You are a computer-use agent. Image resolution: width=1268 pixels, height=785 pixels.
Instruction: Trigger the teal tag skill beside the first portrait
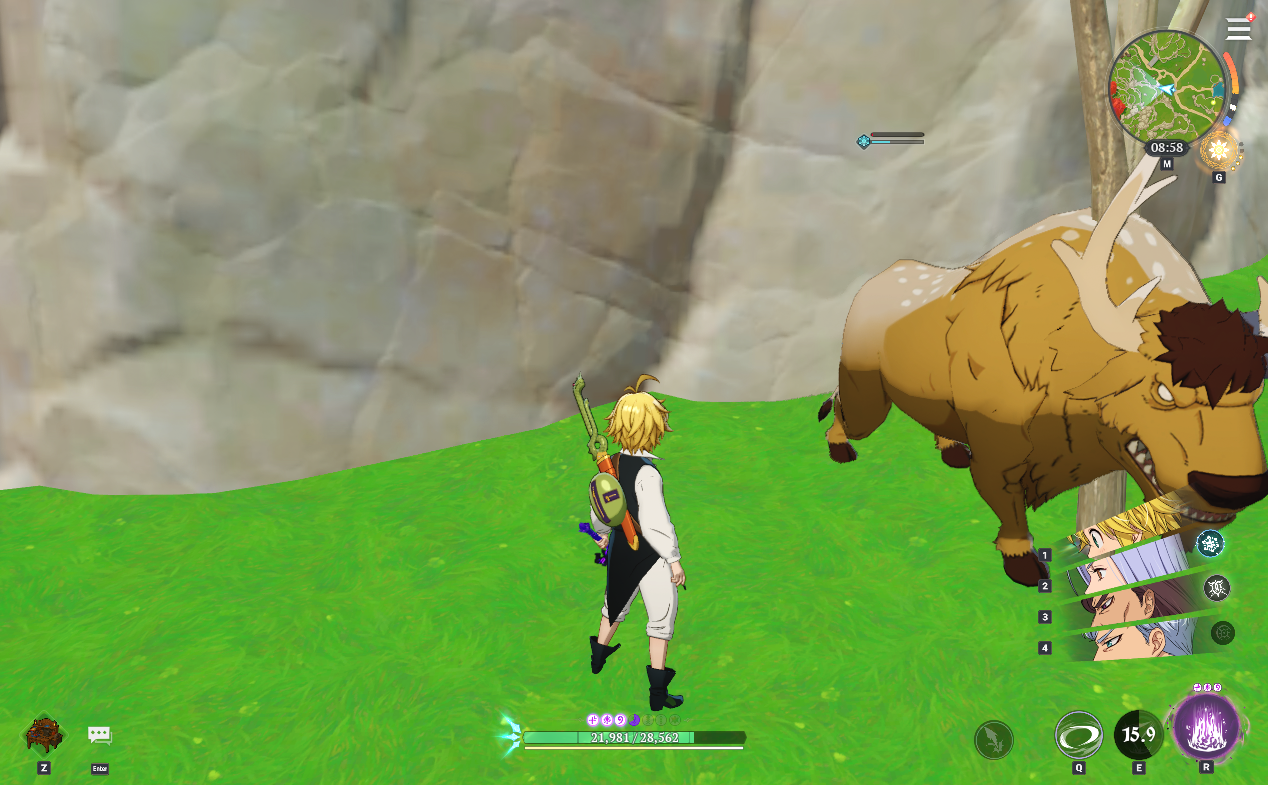(x=1210, y=543)
